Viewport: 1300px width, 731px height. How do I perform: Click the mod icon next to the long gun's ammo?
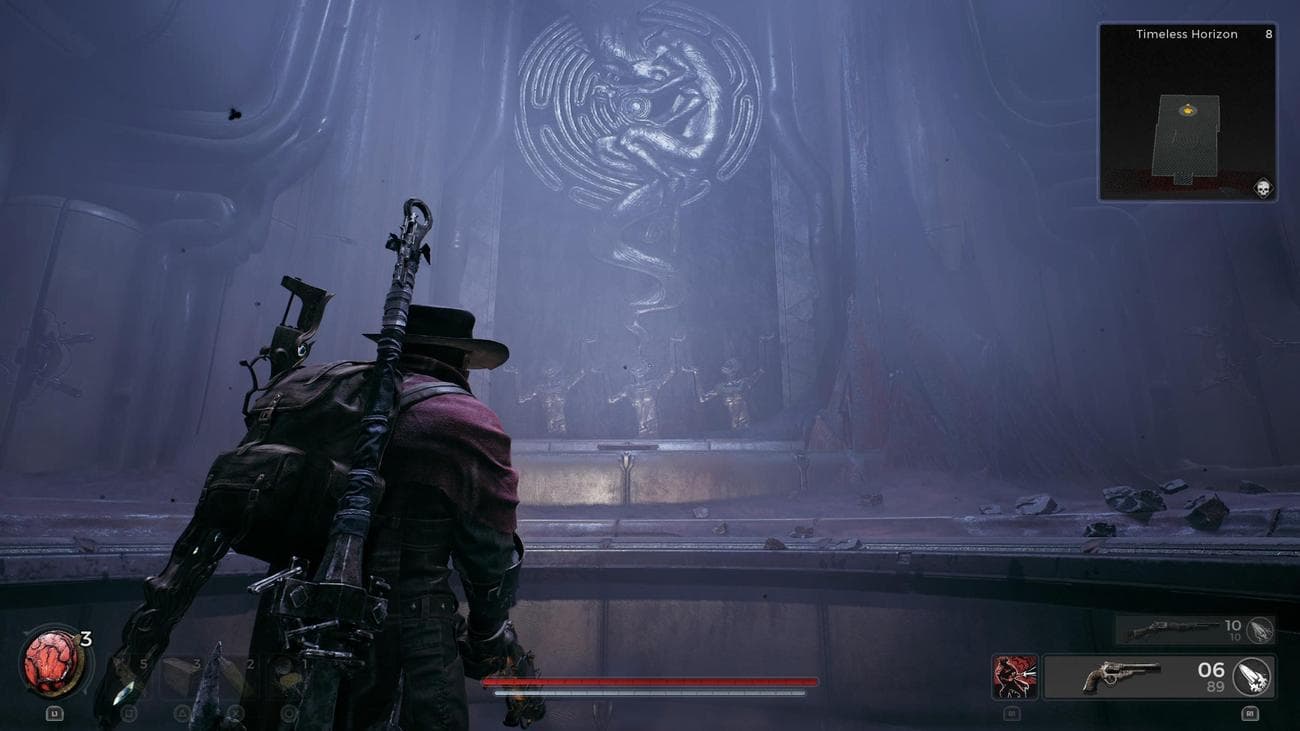(1260, 630)
